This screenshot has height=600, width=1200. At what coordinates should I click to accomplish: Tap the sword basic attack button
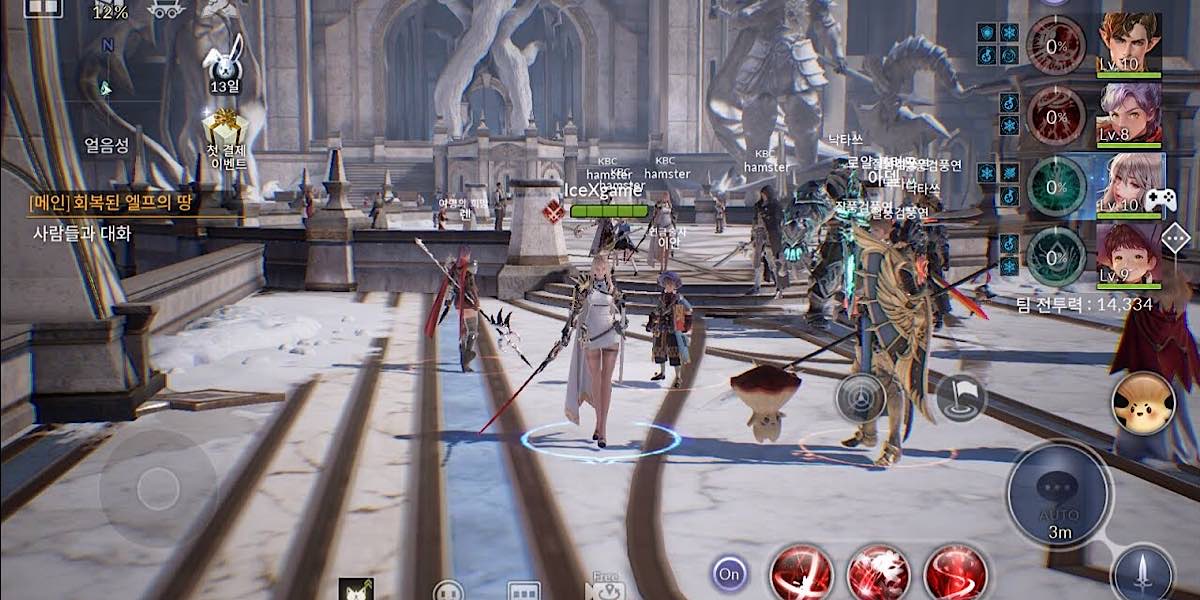point(1143,573)
